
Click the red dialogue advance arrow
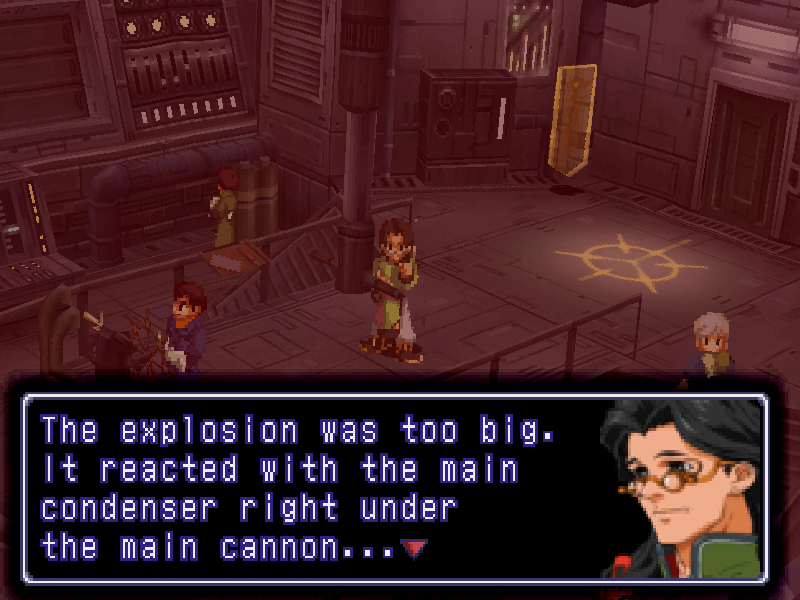[412, 547]
